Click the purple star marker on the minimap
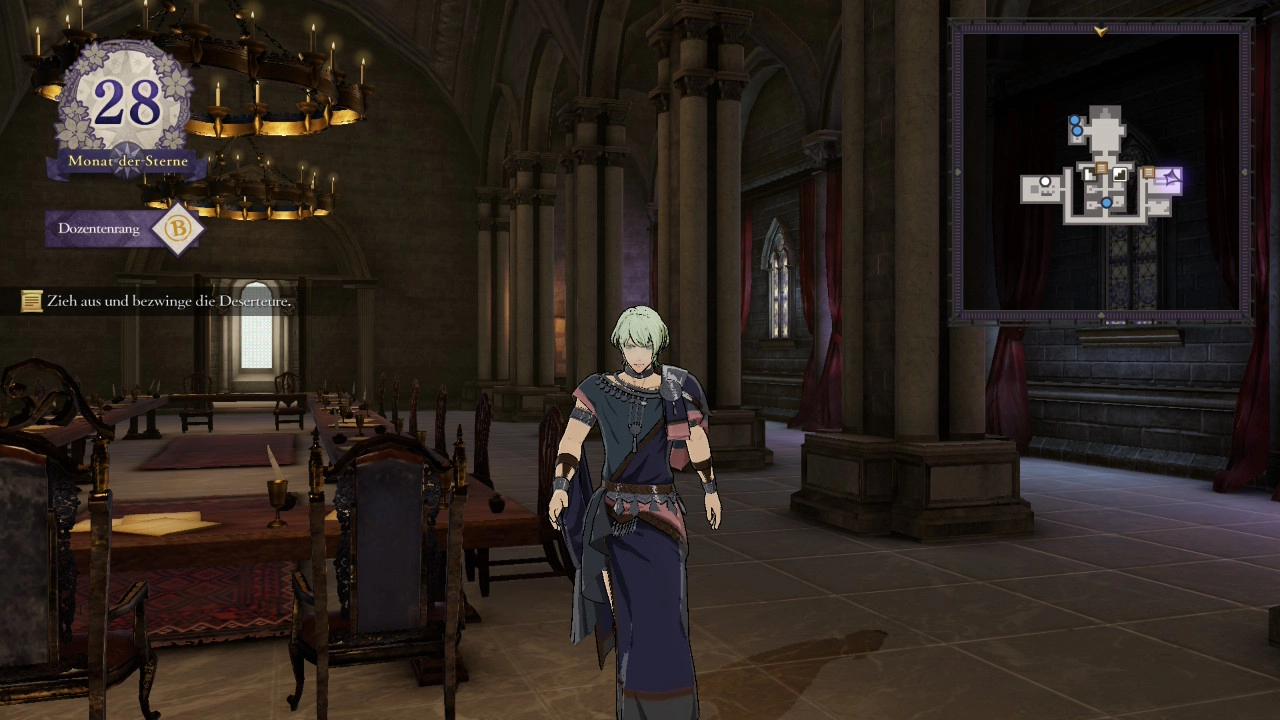 (1170, 179)
